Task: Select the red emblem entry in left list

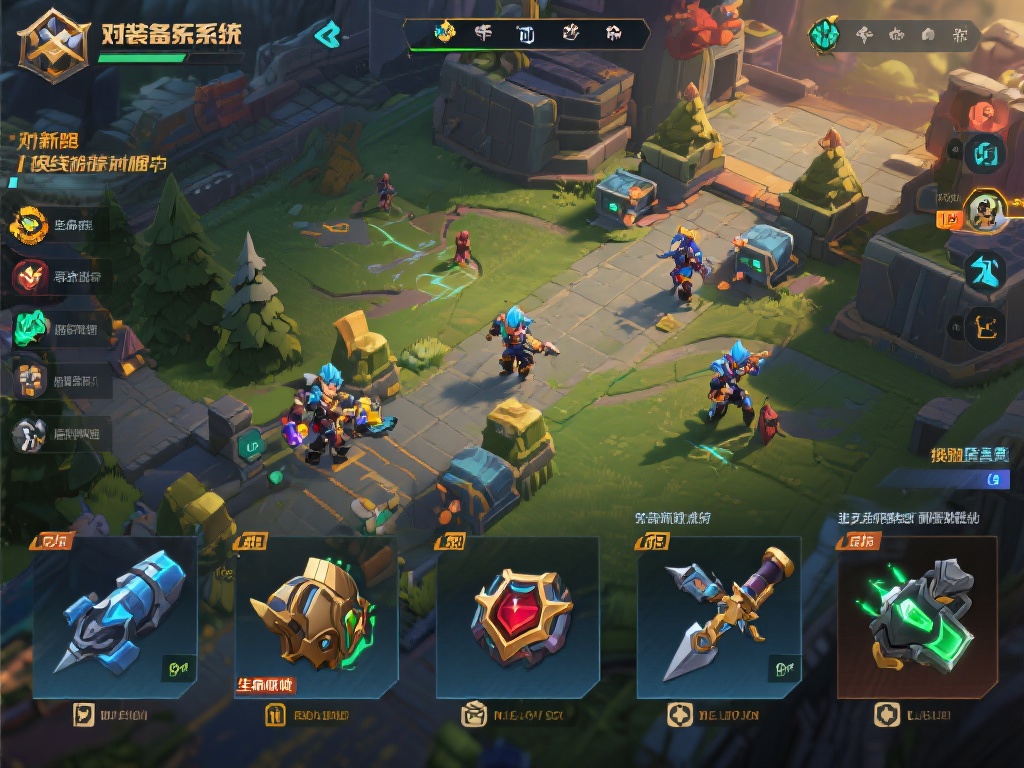Action: (29, 276)
